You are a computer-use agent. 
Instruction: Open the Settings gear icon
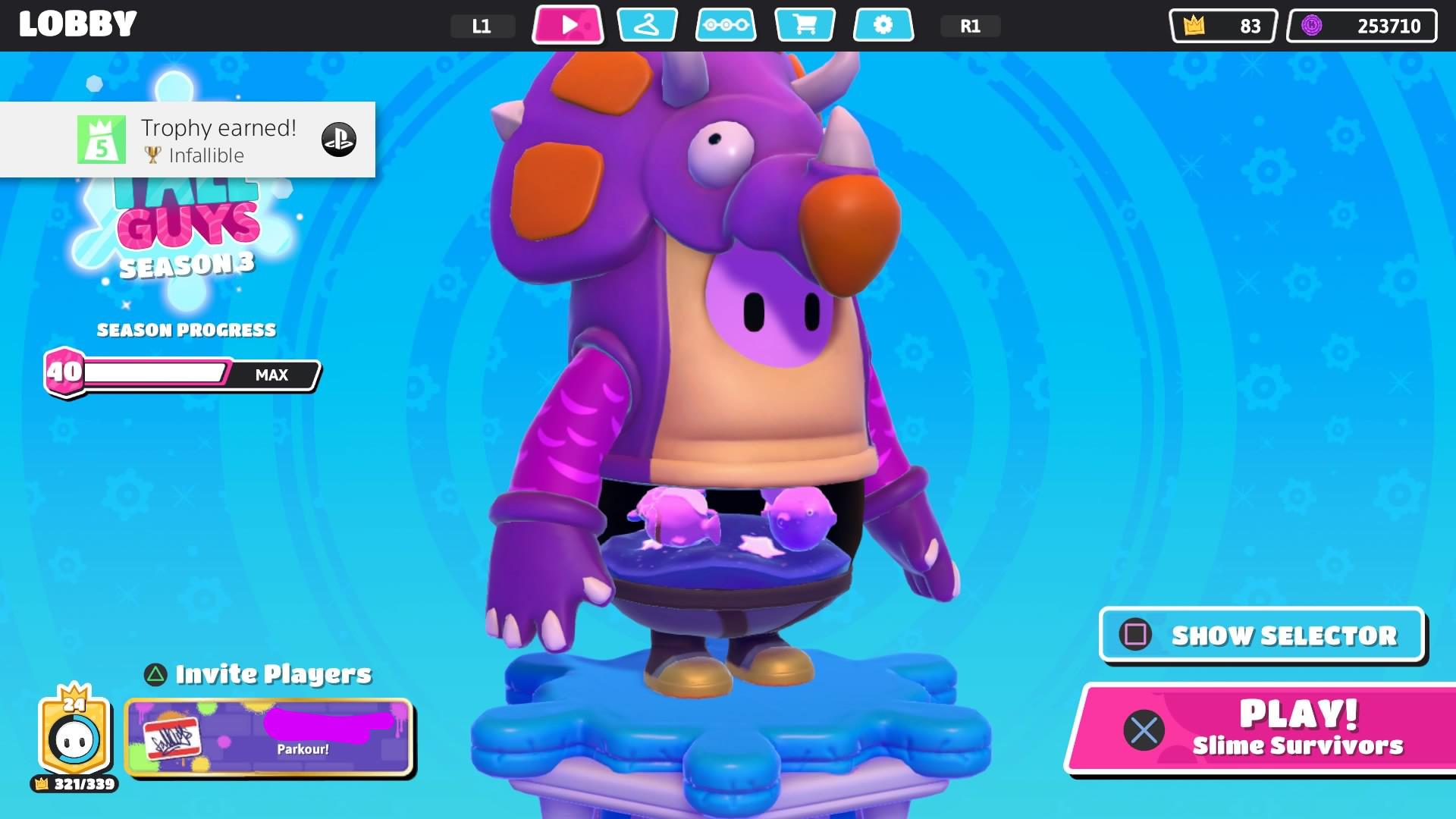[x=883, y=25]
